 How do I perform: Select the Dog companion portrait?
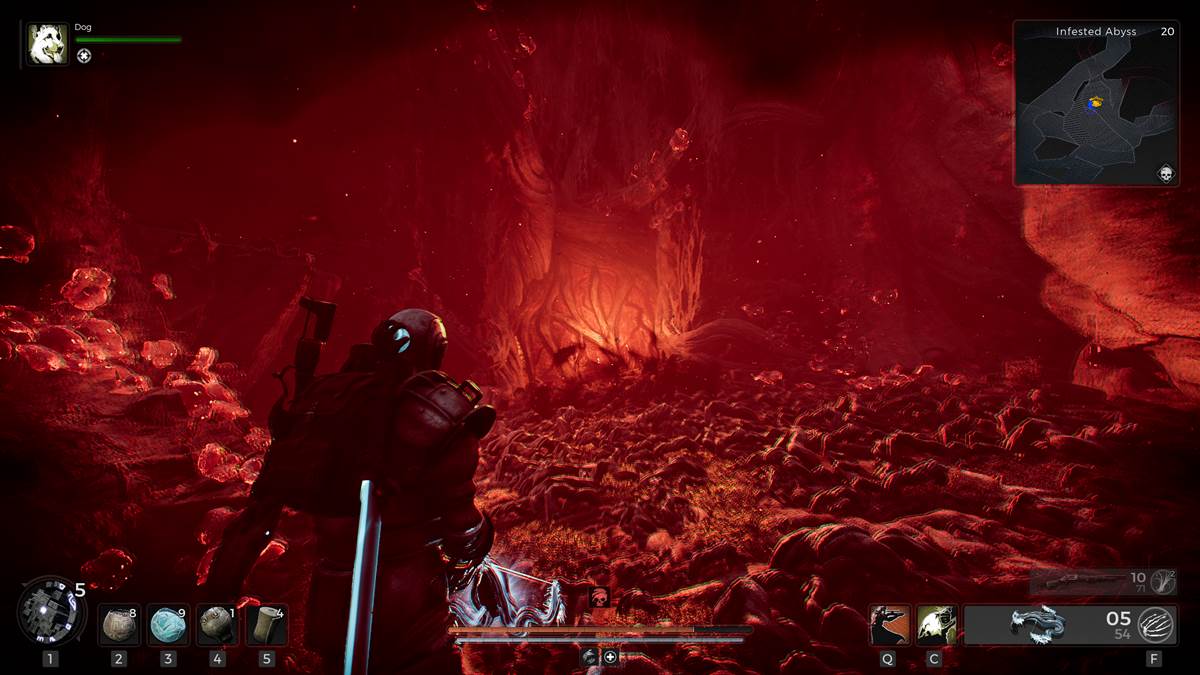[47, 45]
